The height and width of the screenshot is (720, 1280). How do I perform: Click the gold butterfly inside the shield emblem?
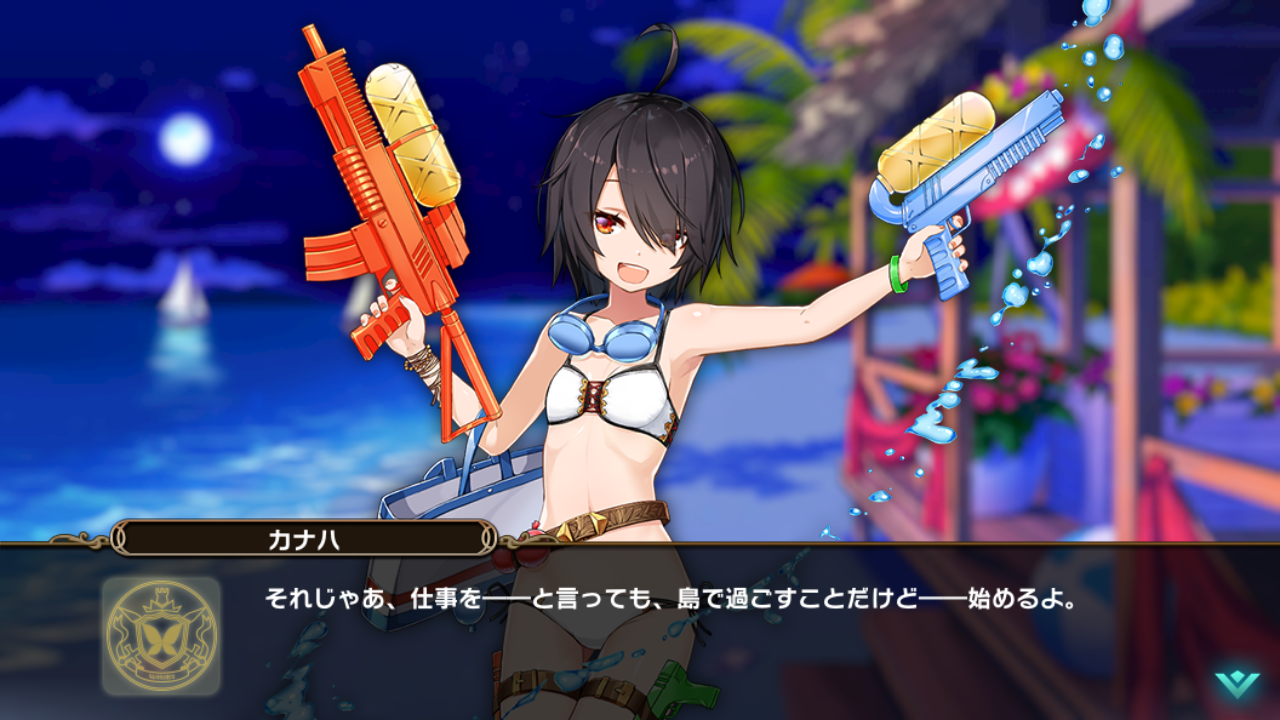[x=162, y=638]
